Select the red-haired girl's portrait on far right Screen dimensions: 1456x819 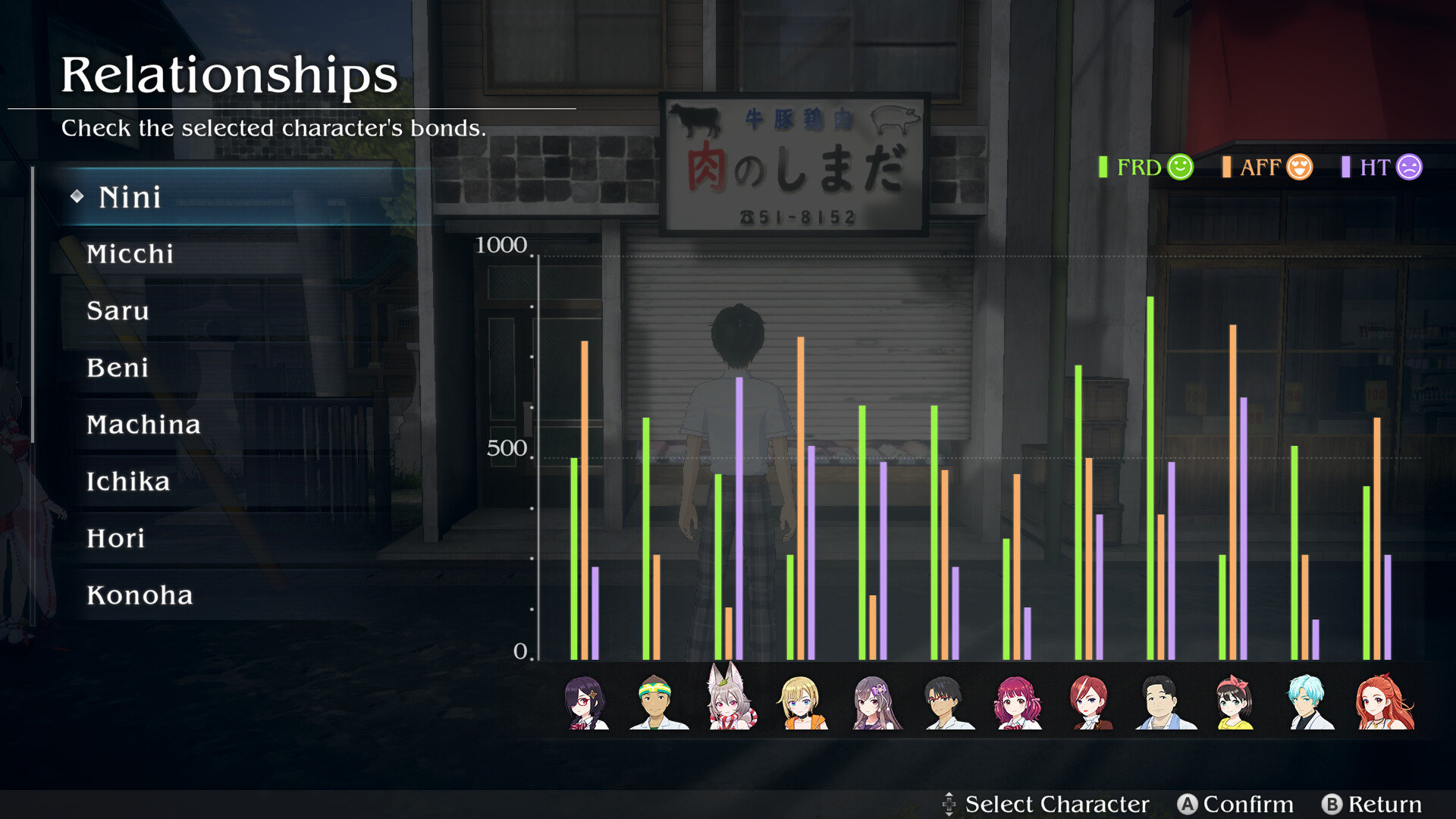click(1382, 705)
